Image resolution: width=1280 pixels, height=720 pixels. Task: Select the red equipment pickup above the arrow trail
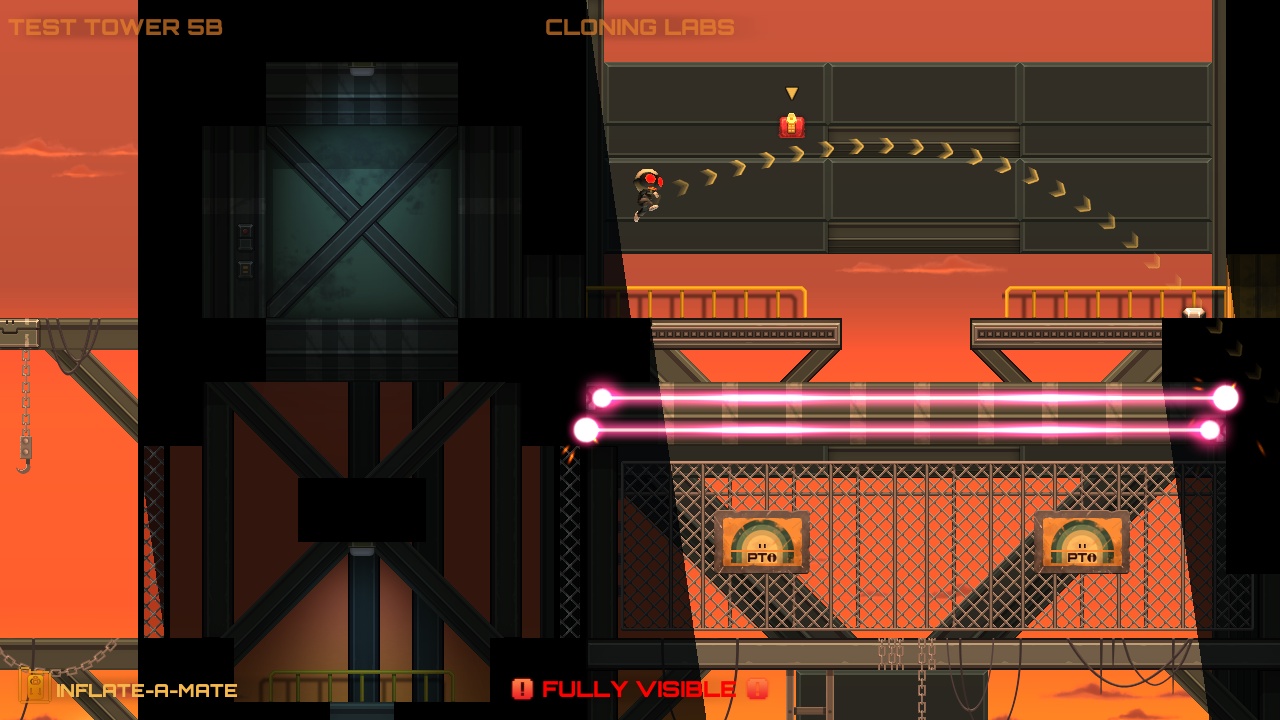(x=790, y=125)
